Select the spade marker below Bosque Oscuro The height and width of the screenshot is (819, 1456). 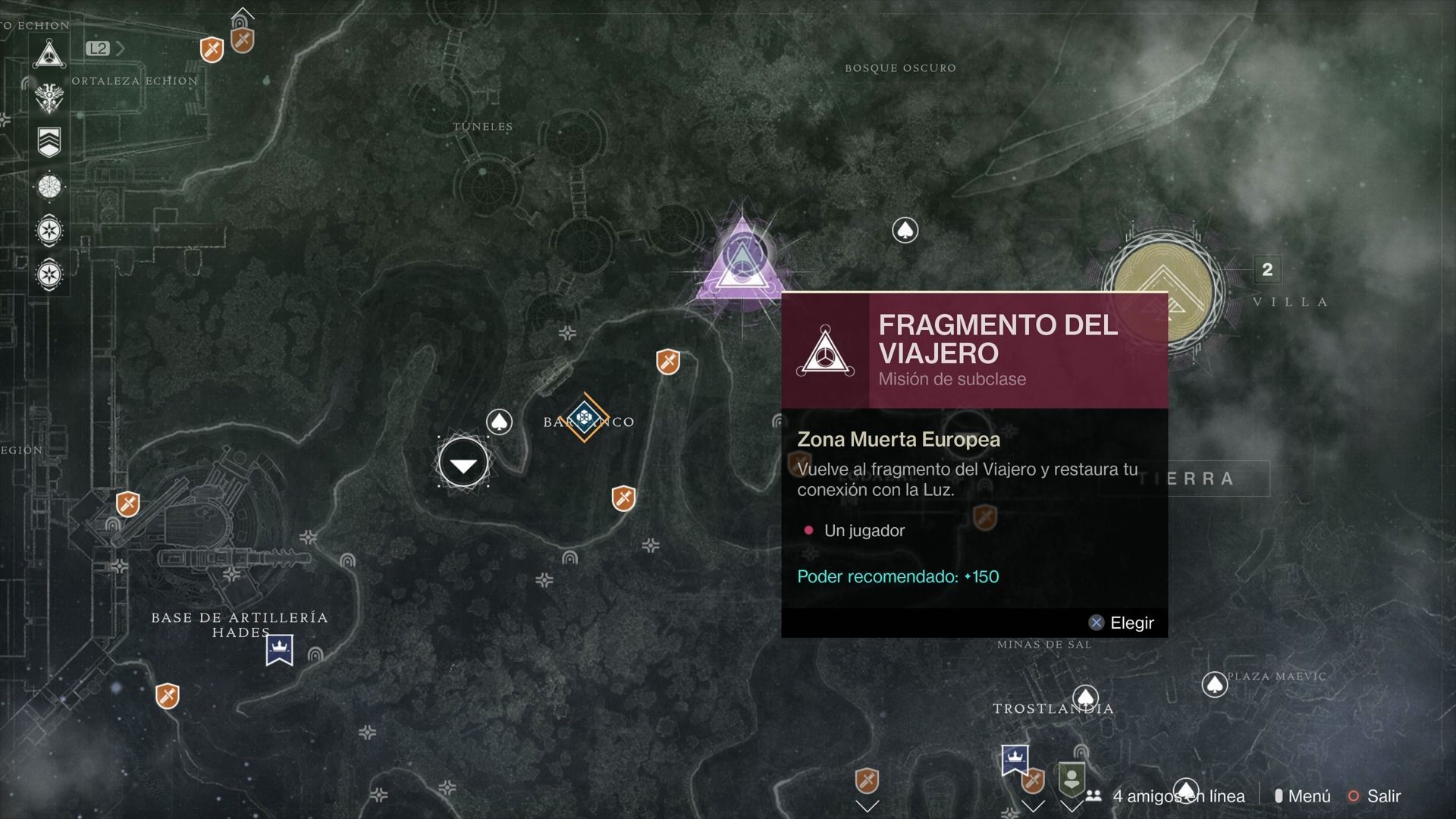(x=905, y=230)
